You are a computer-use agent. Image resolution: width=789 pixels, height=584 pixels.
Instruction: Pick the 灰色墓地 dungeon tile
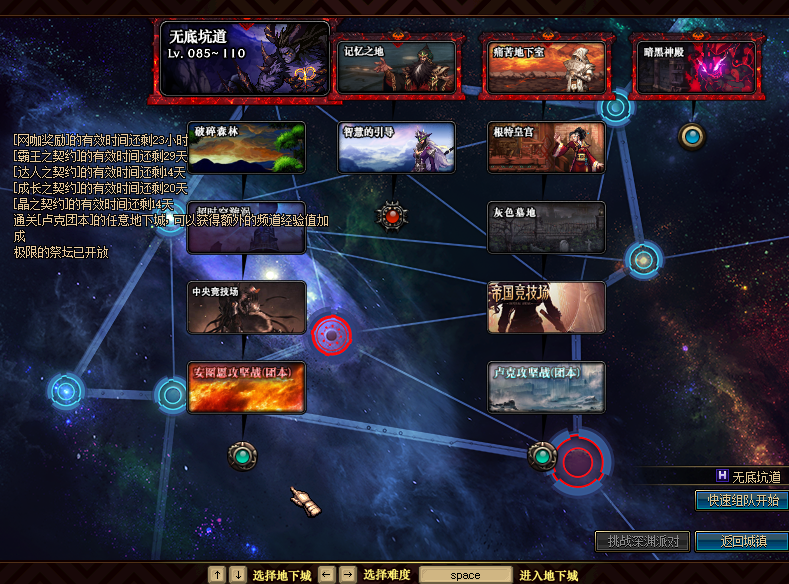[546, 227]
